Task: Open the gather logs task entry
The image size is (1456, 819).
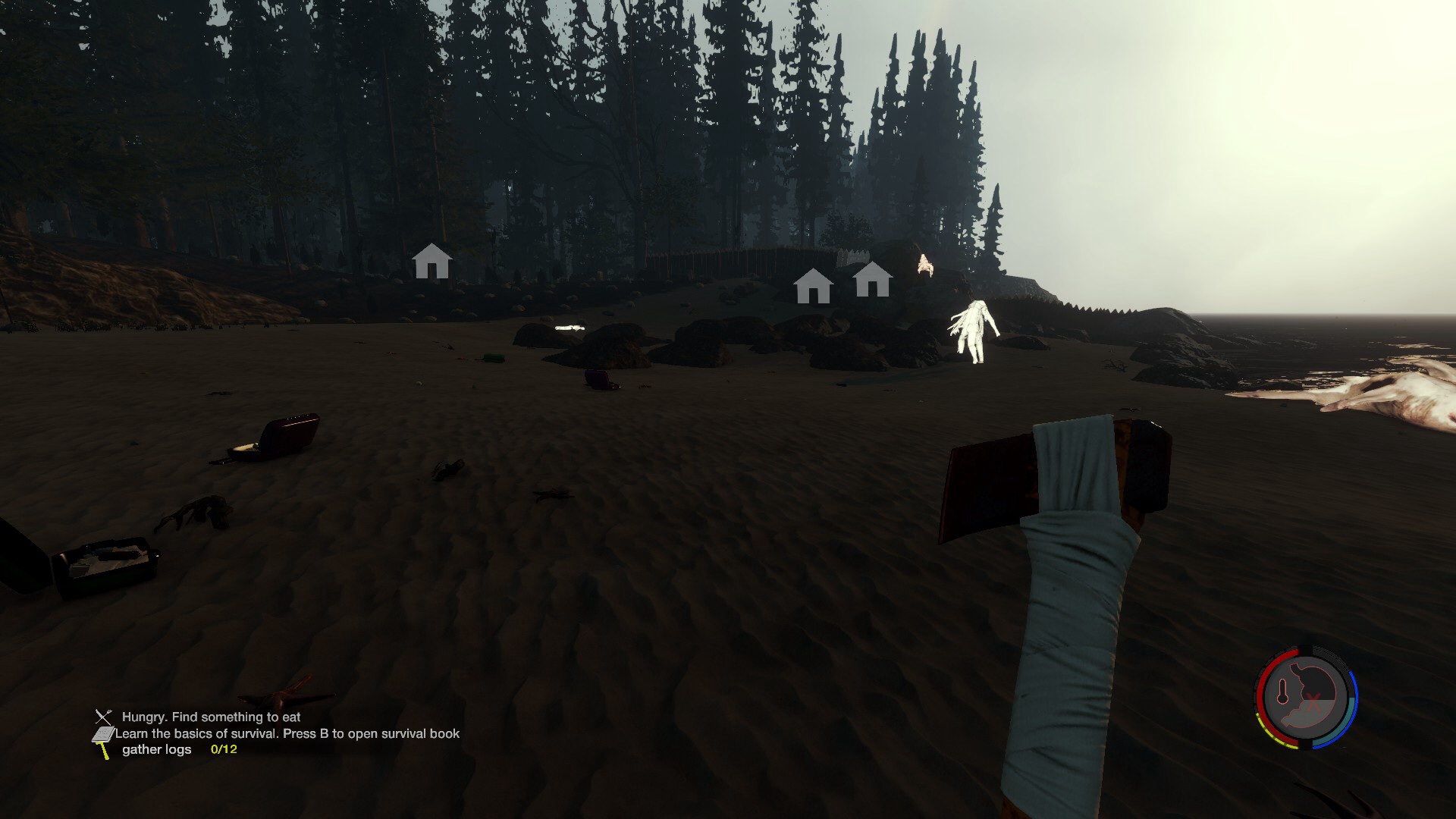Action: pos(157,749)
